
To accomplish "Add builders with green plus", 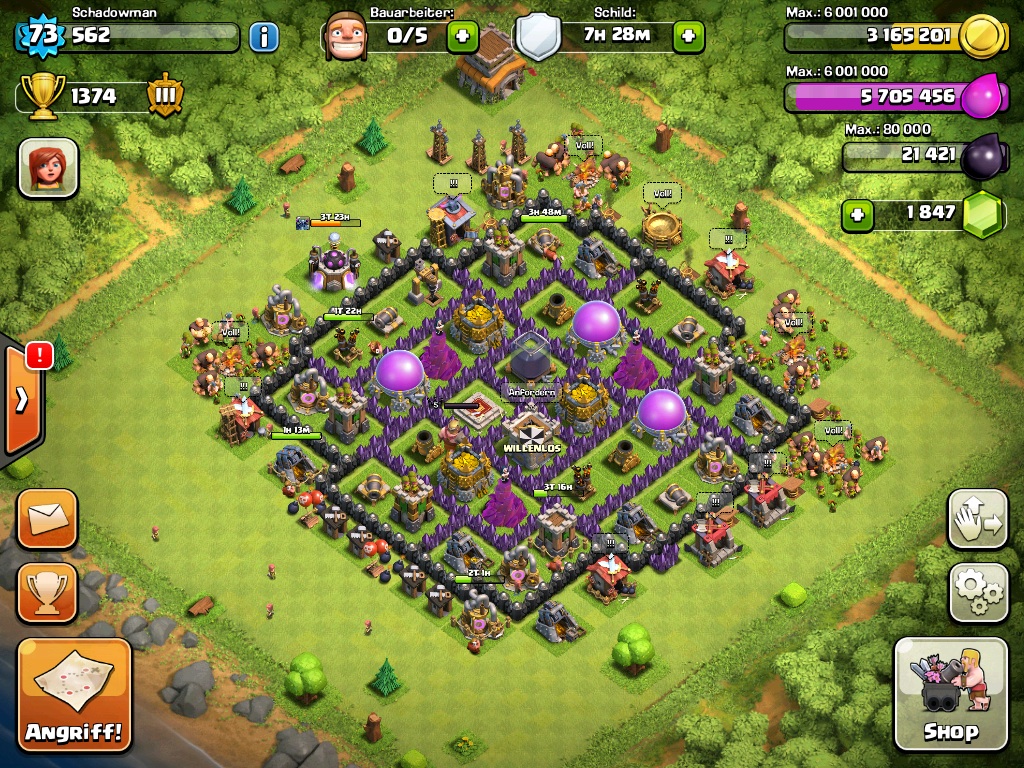I will (x=462, y=38).
